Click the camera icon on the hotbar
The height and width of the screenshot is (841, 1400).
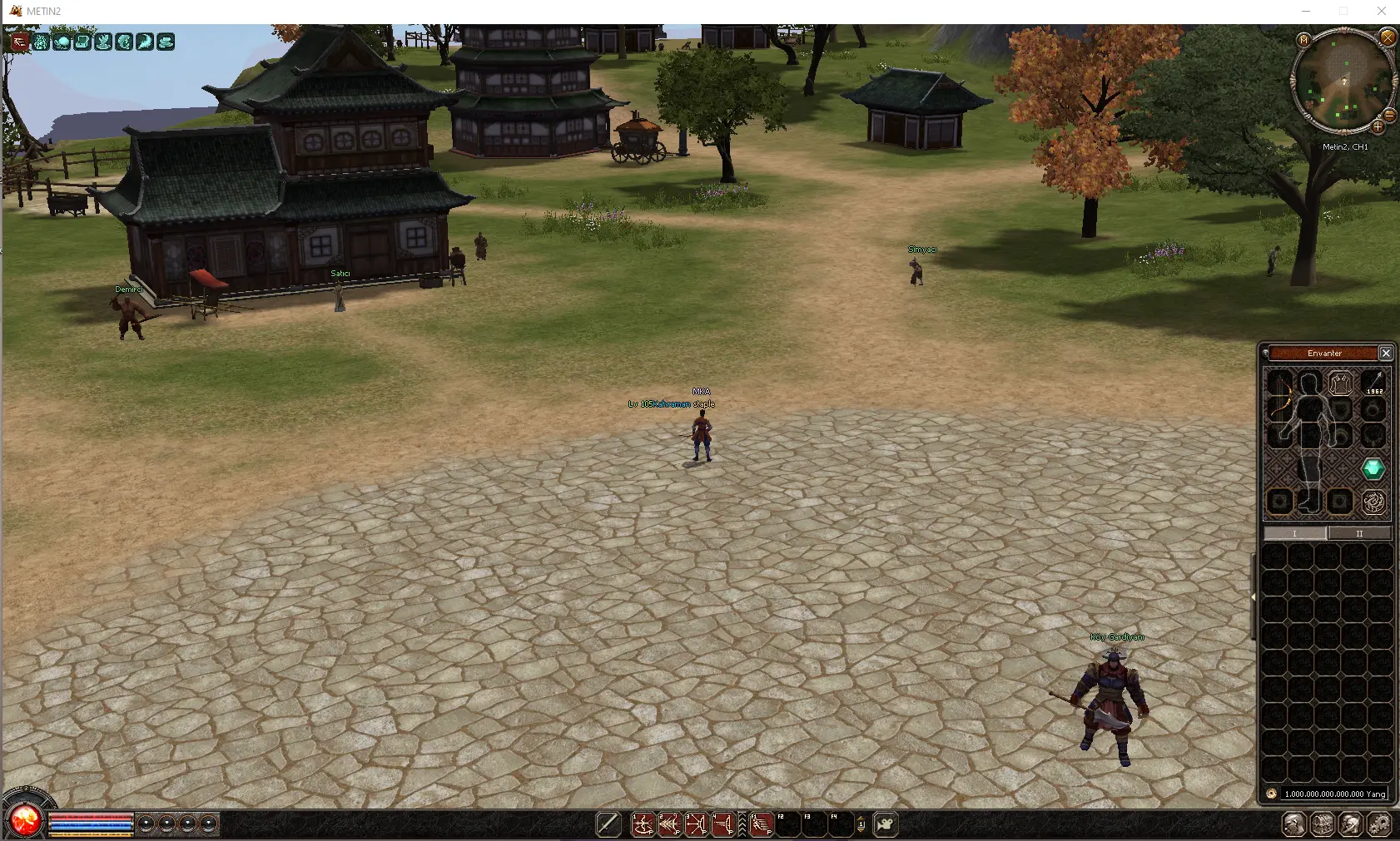click(x=886, y=824)
